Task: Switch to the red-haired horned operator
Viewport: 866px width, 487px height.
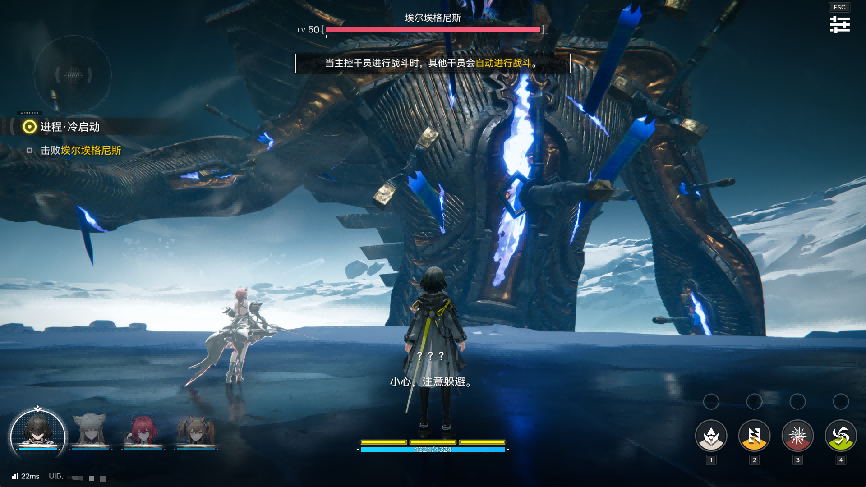Action: (143, 431)
